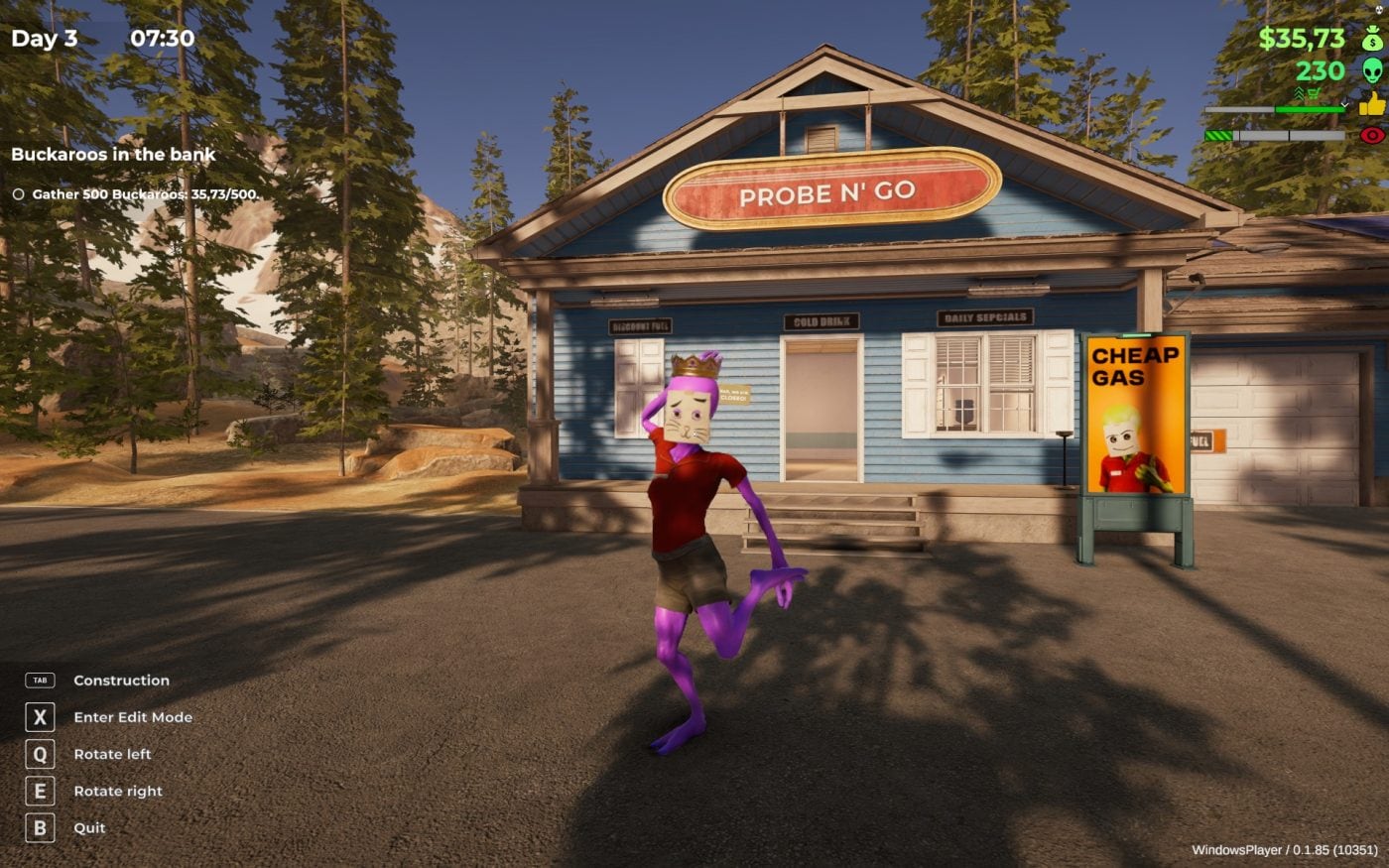Viewport: 1389px width, 868px height.
Task: Select the Gather 500 Buckaroos objective
Action: click(x=144, y=194)
